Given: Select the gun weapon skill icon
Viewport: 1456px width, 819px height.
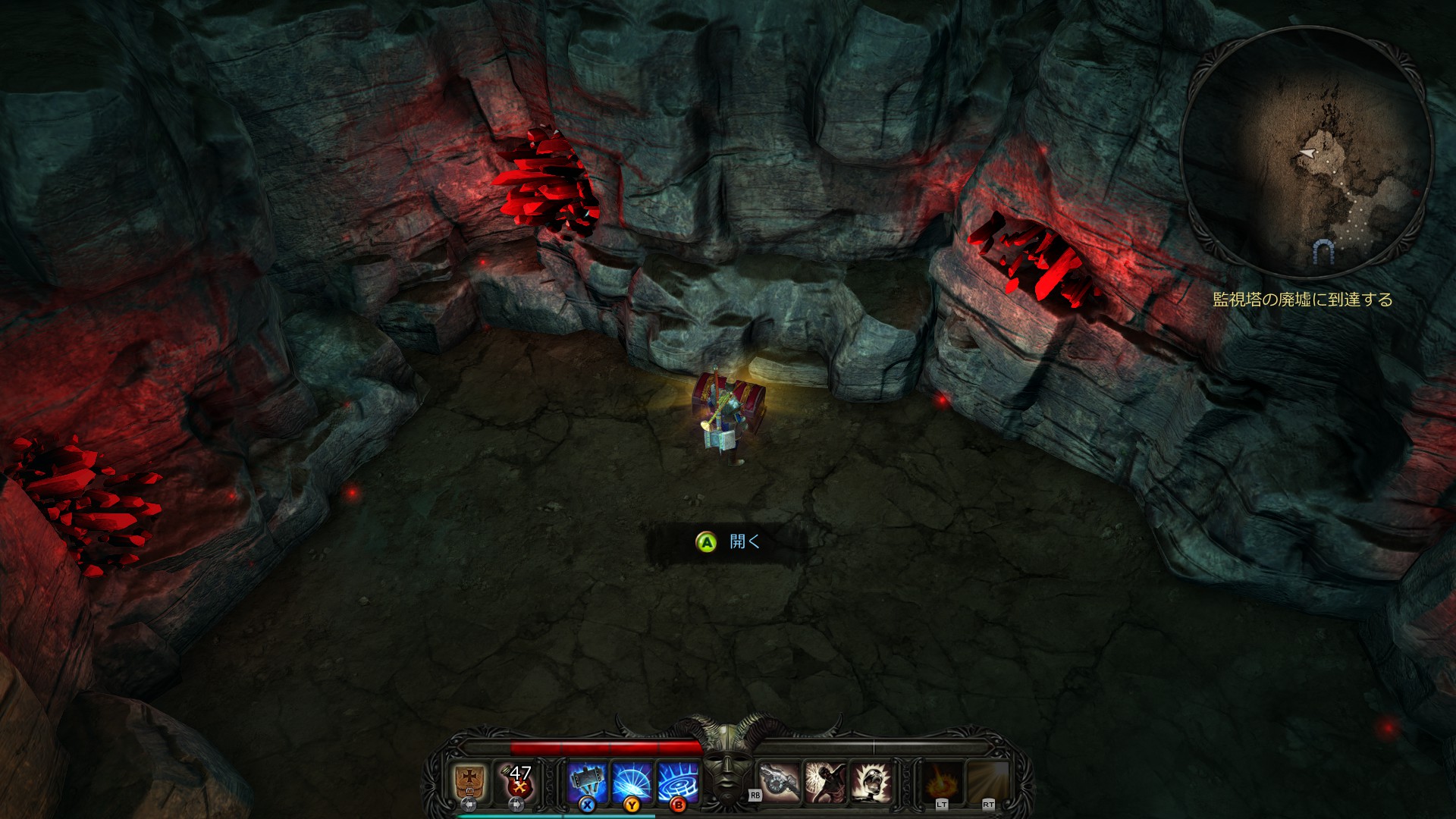Looking at the screenshot, I should tap(780, 782).
